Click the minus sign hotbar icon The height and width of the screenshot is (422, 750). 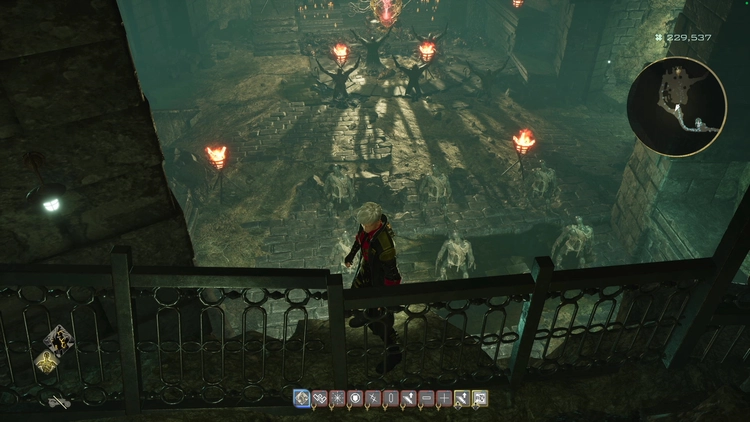pyautogui.click(x=427, y=398)
